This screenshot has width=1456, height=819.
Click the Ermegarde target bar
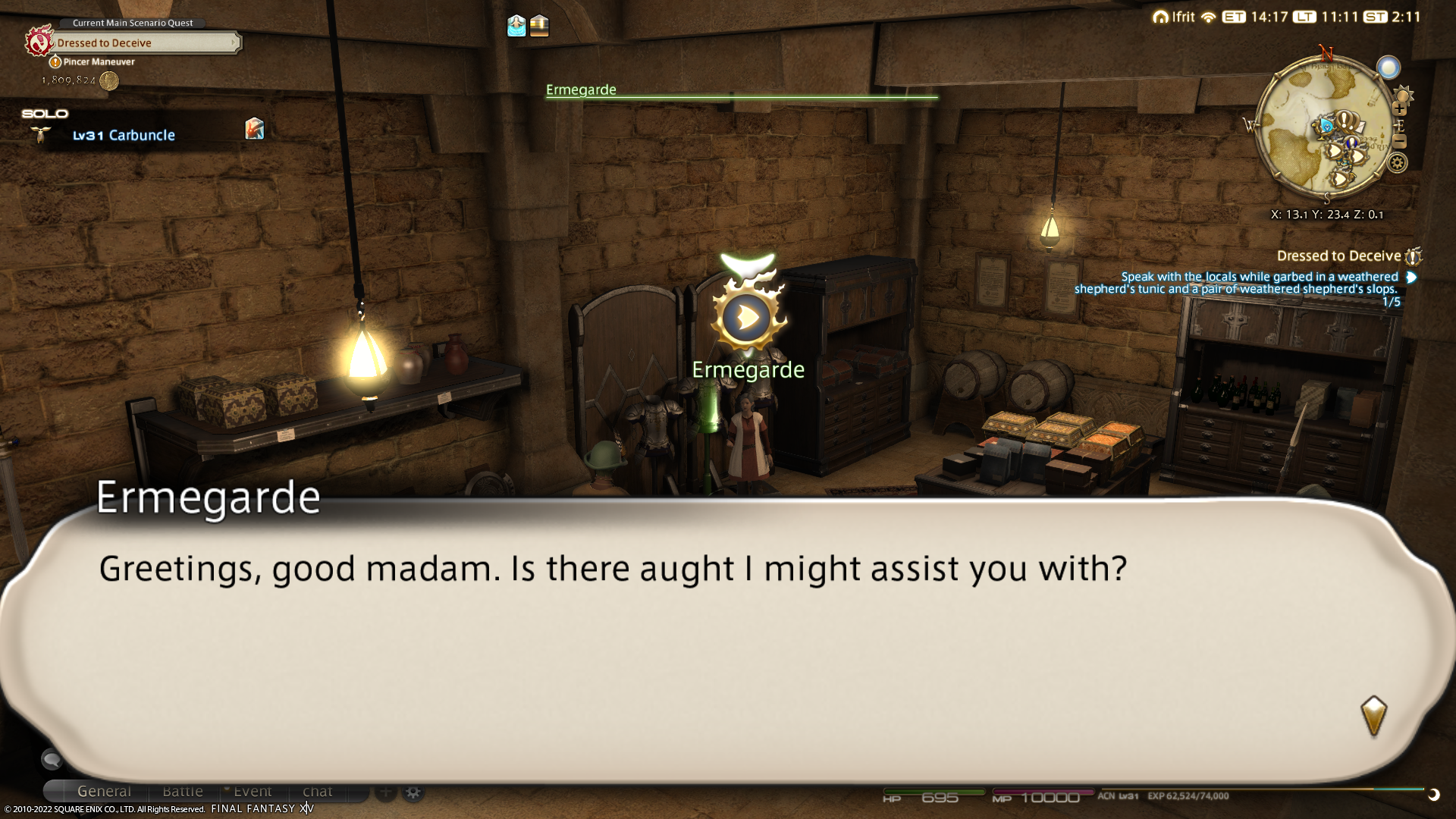pyautogui.click(x=741, y=91)
